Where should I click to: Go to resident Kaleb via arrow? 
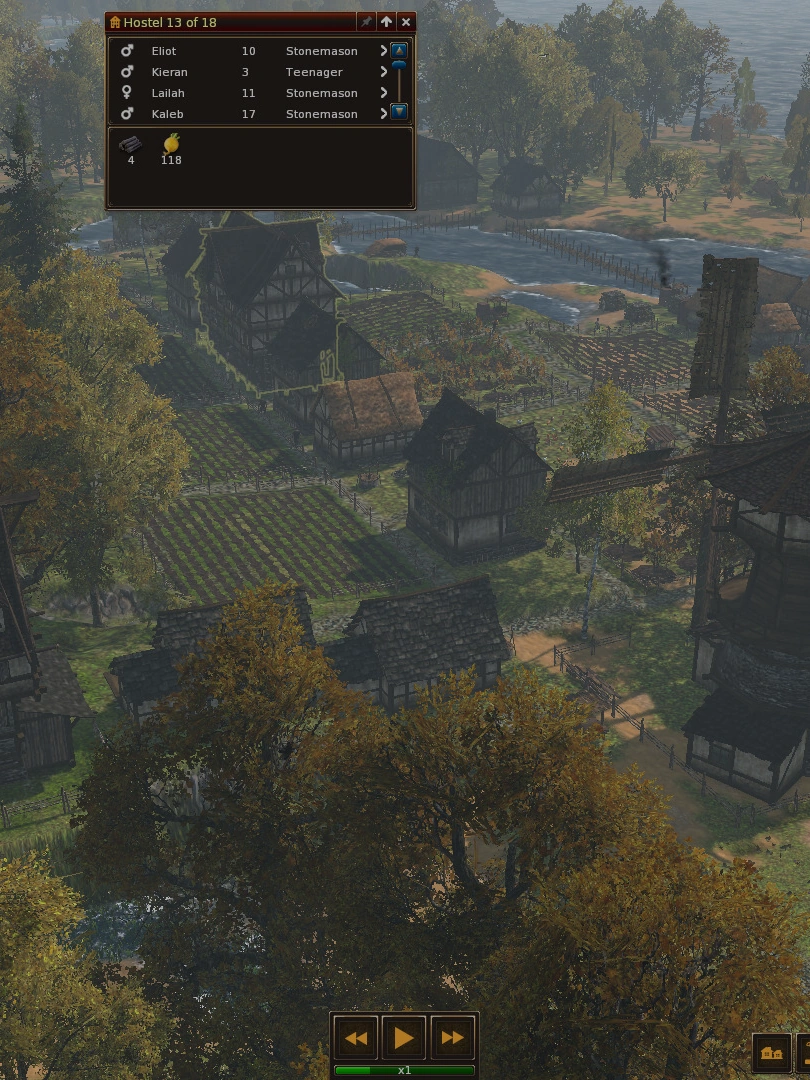pyautogui.click(x=383, y=114)
